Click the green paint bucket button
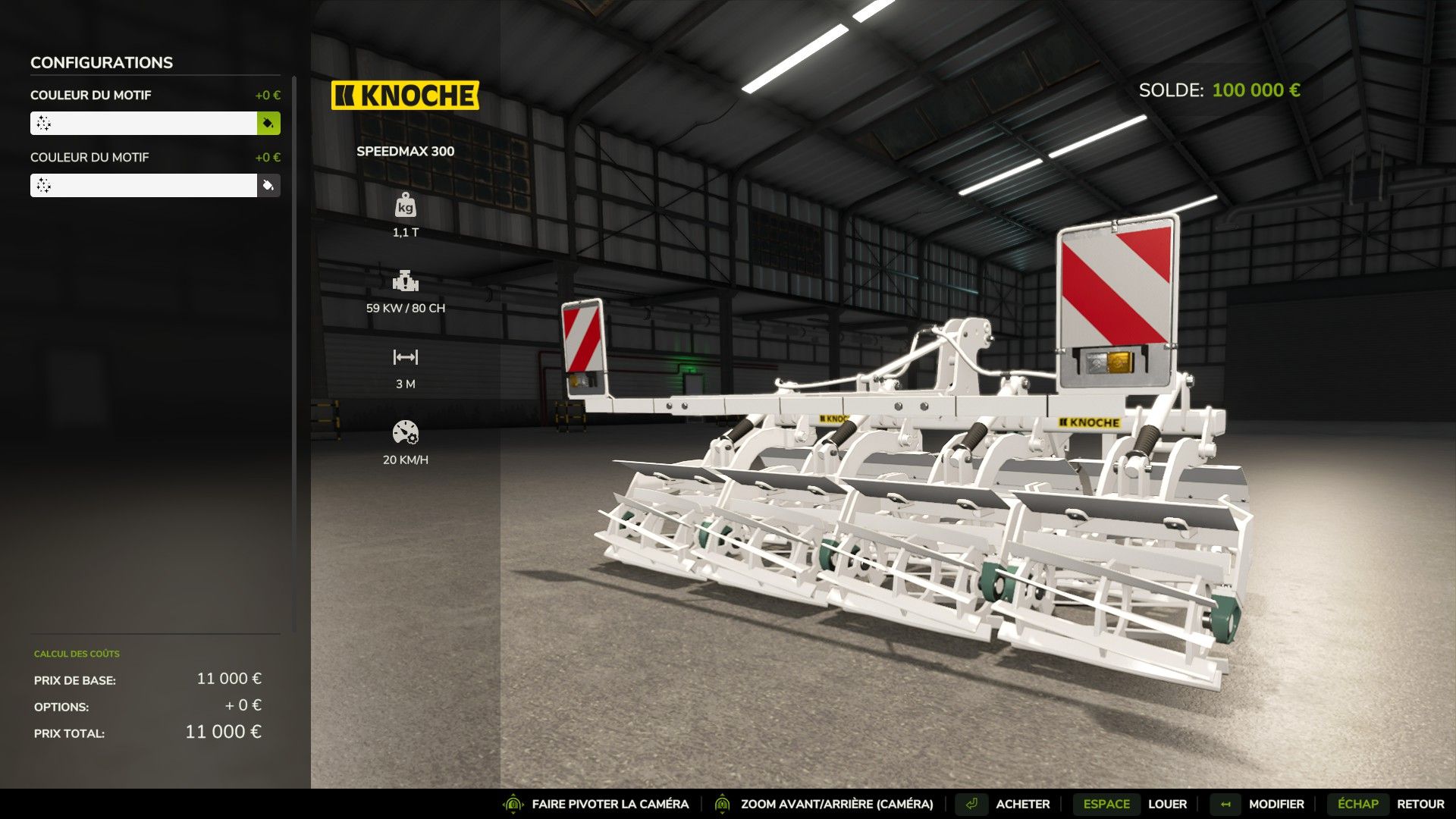Image resolution: width=1456 pixels, height=819 pixels. click(268, 123)
